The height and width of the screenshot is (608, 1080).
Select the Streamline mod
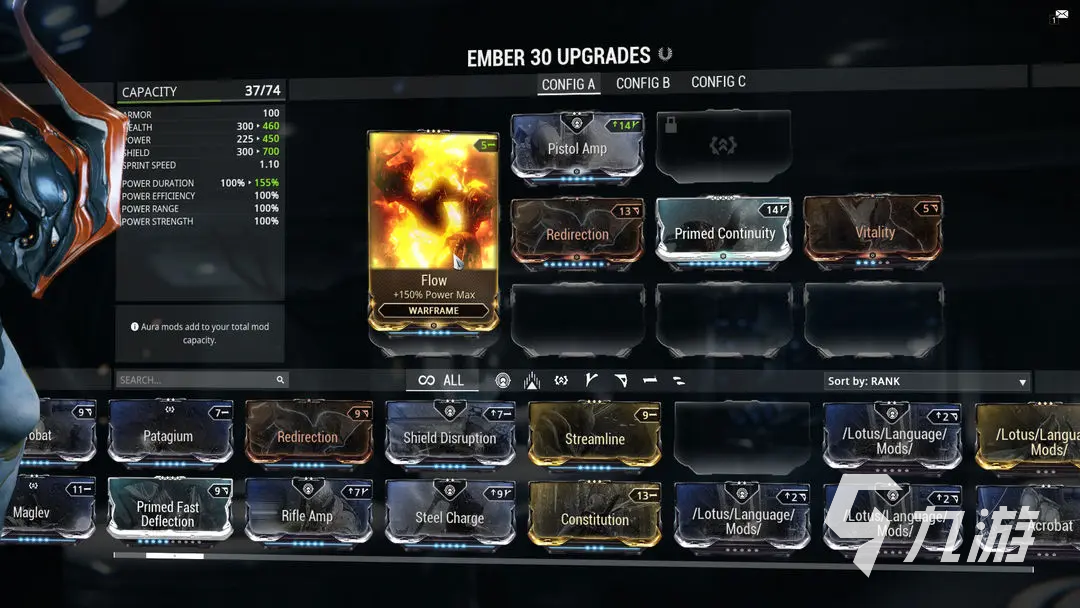pos(594,438)
